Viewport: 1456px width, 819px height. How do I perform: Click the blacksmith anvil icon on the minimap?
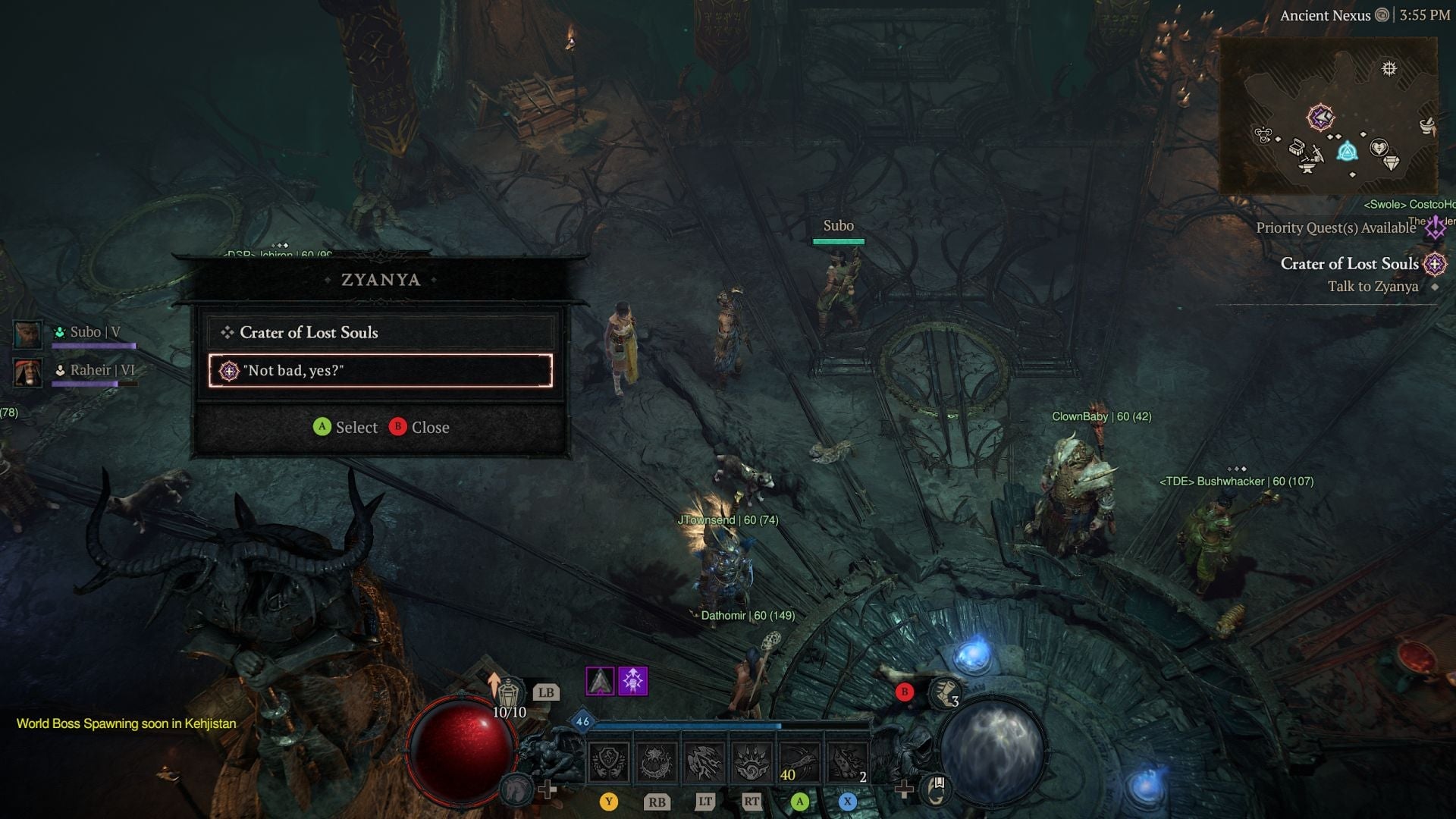1307,168
